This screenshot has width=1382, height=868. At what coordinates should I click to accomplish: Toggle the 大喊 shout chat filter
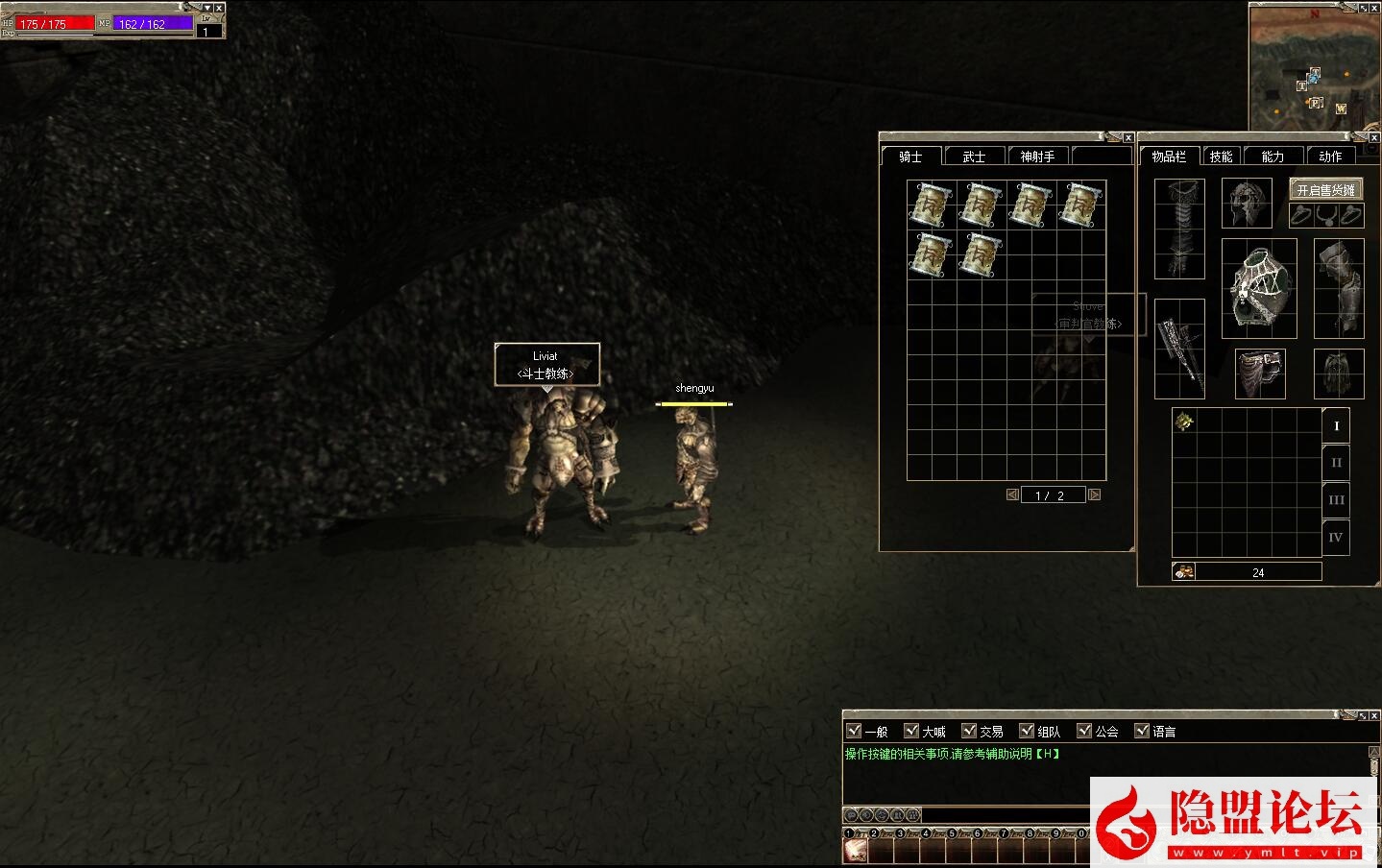(x=911, y=731)
